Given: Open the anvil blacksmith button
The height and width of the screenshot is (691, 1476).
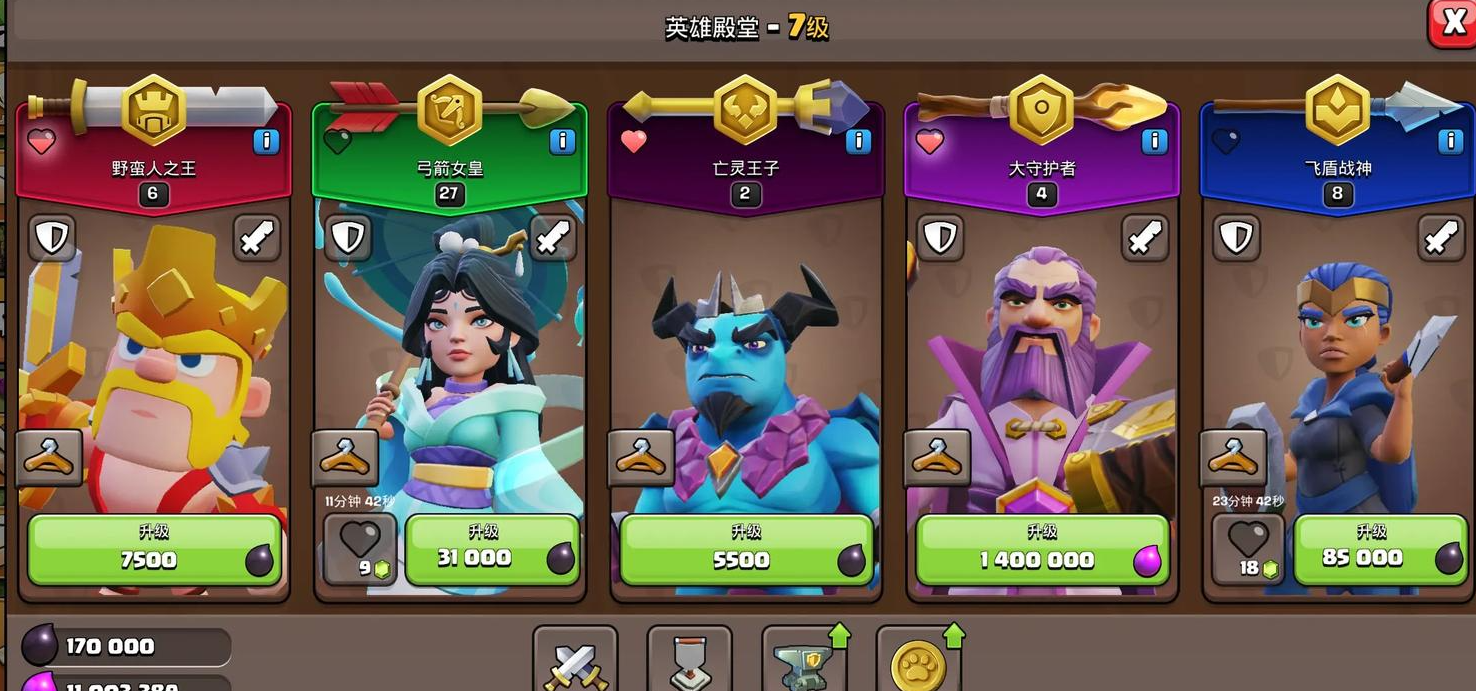Looking at the screenshot, I should [803, 660].
